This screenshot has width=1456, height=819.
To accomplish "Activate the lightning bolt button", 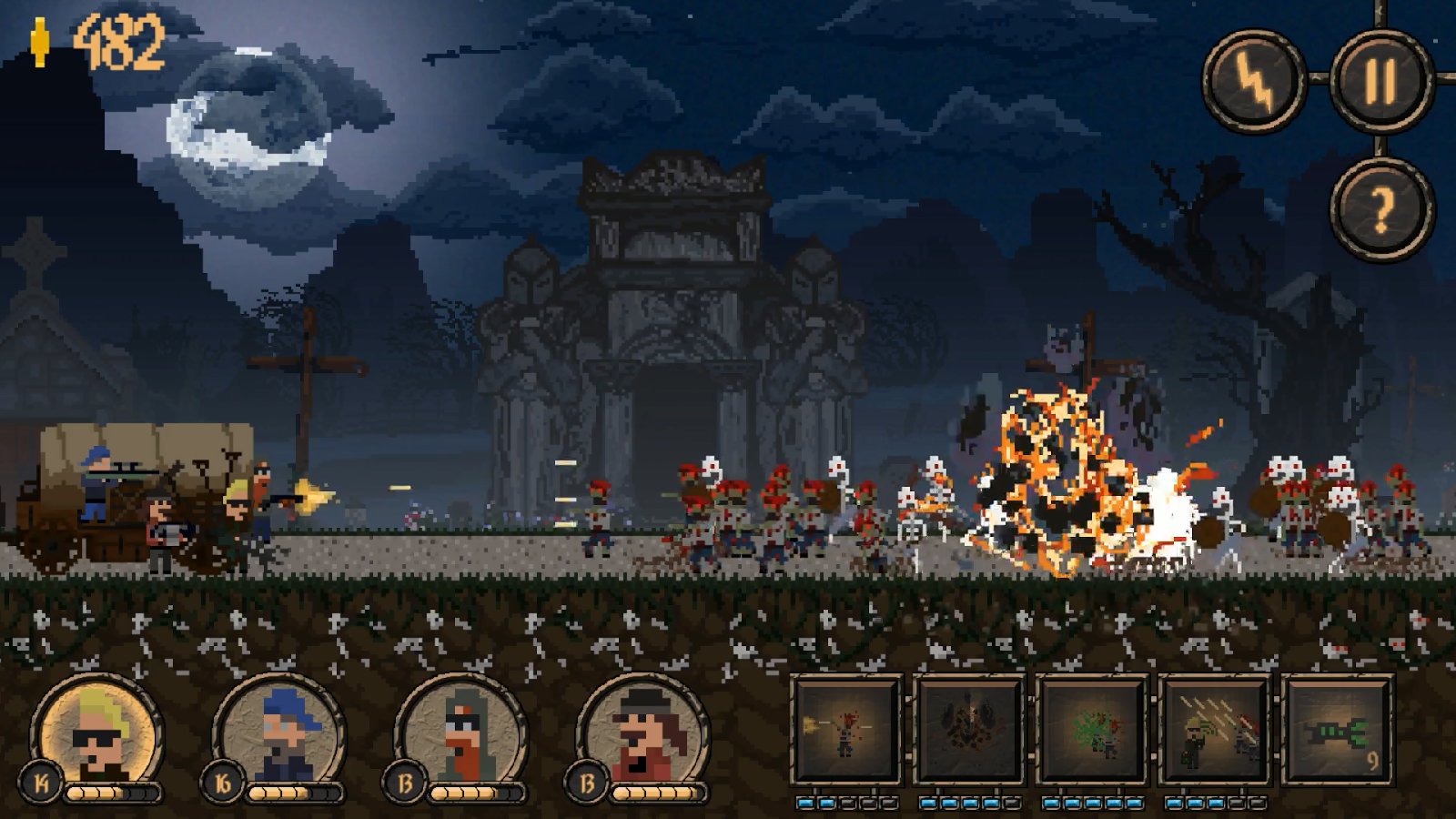I will pyautogui.click(x=1254, y=80).
